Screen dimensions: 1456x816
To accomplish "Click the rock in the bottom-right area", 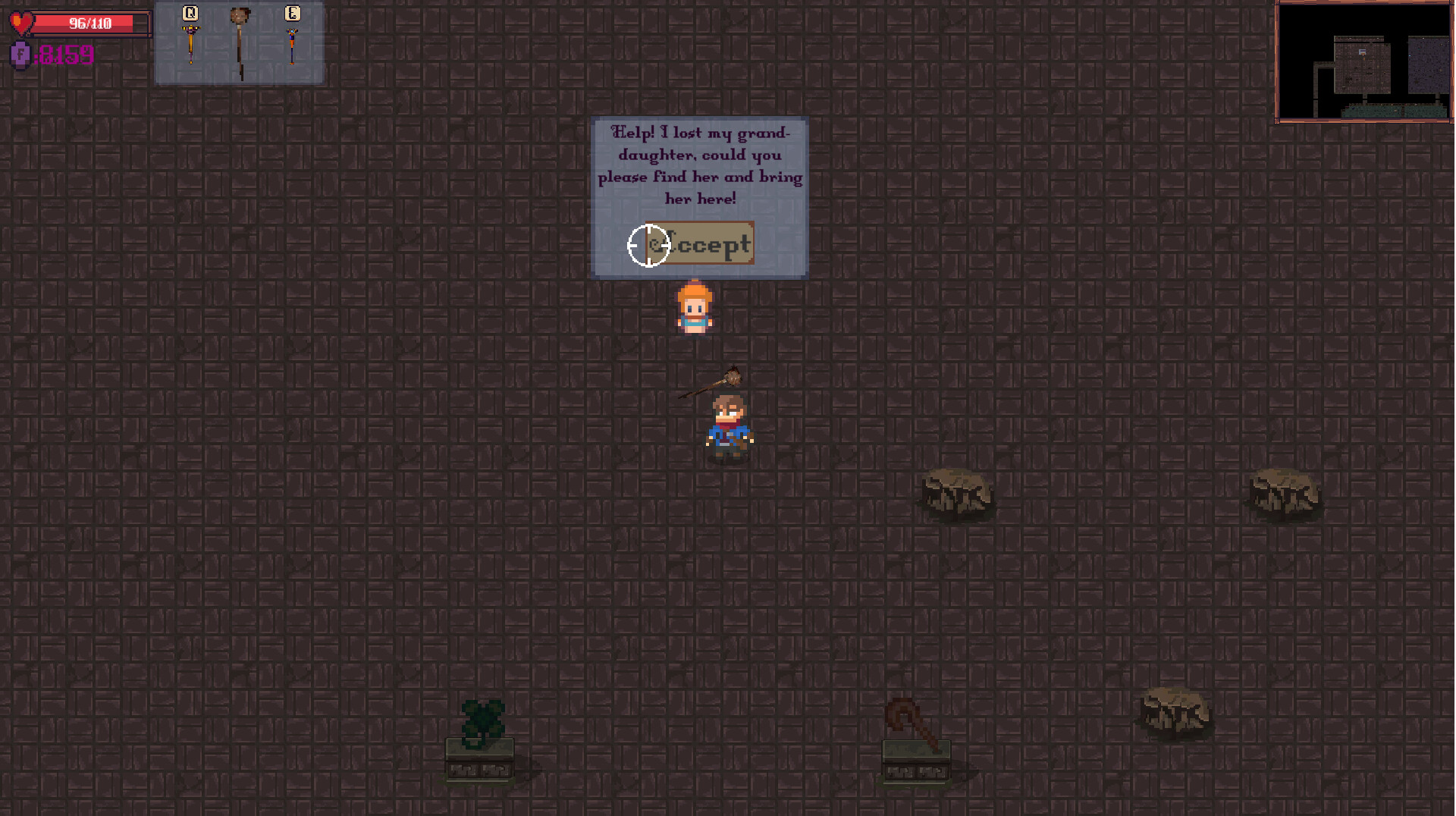I will pyautogui.click(x=1175, y=713).
